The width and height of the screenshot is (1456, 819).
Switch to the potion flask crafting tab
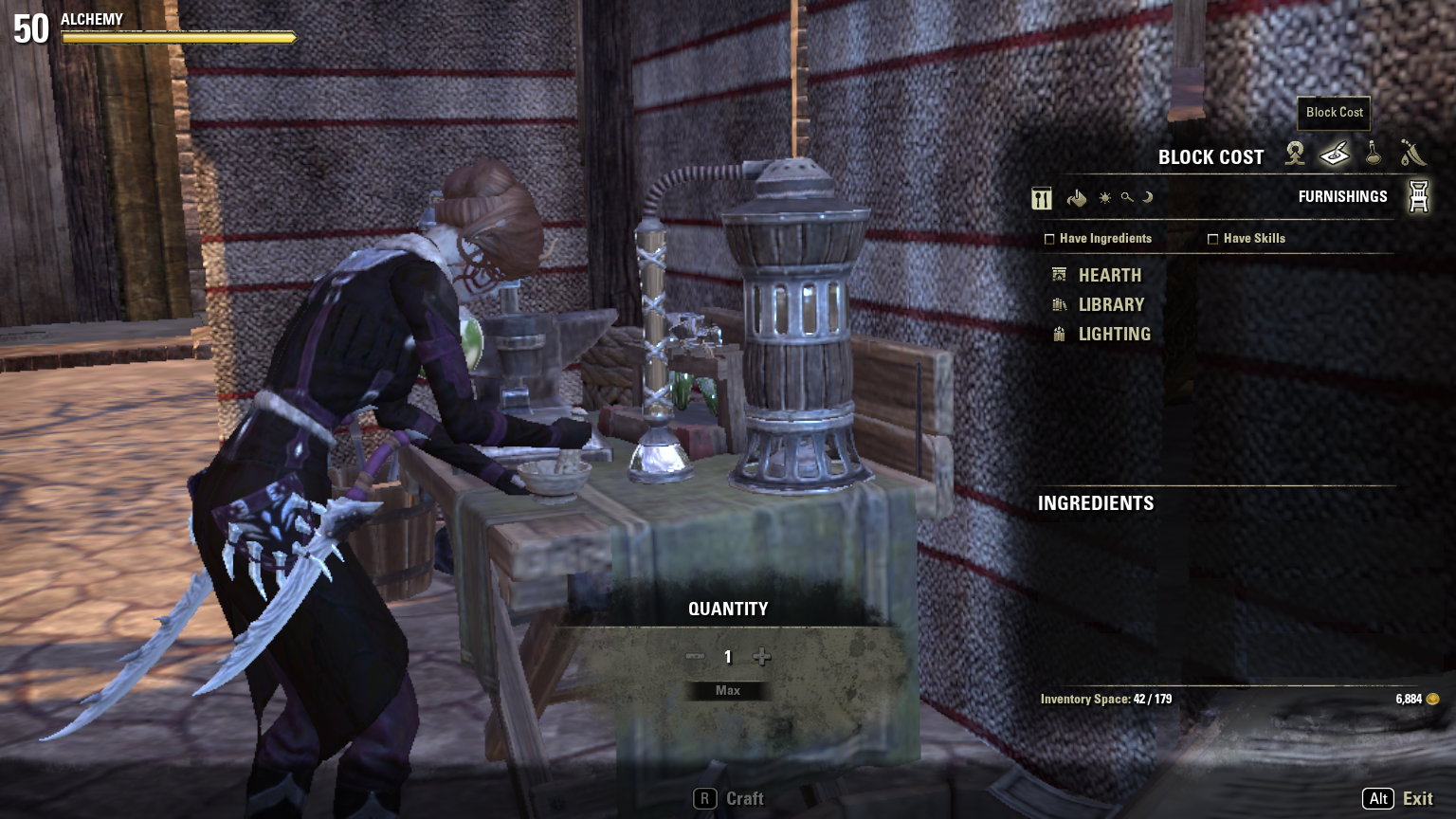pyautogui.click(x=1373, y=153)
